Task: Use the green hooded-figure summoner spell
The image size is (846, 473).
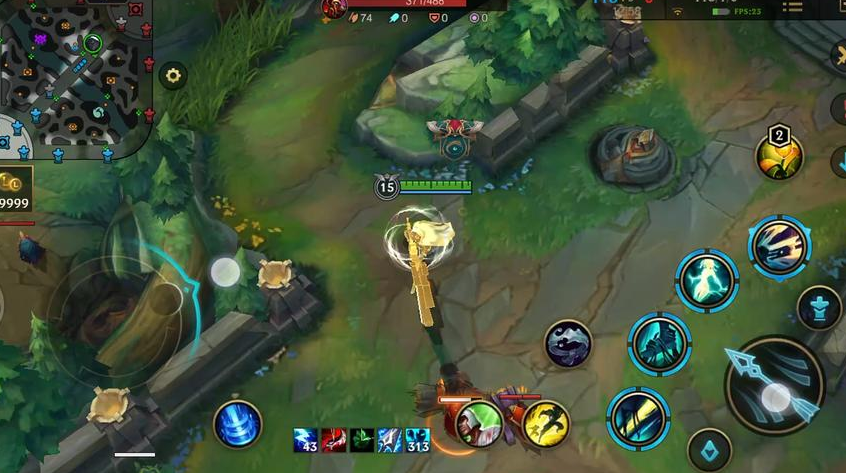Action: click(x=480, y=423)
